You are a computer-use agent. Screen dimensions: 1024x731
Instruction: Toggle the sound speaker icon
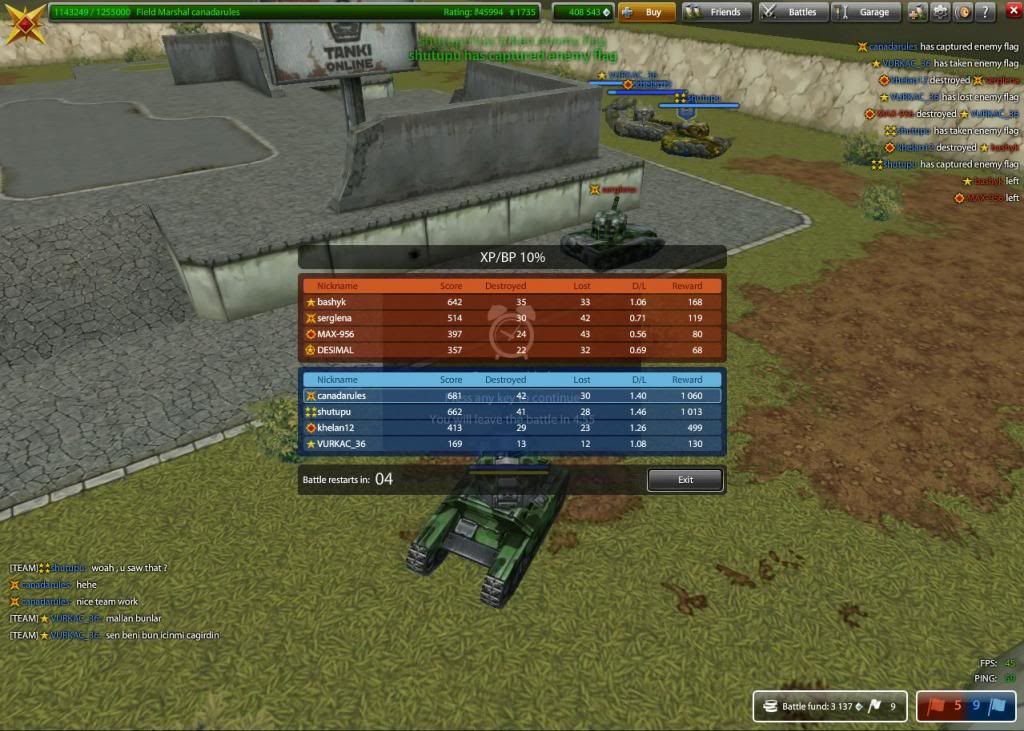[964, 13]
